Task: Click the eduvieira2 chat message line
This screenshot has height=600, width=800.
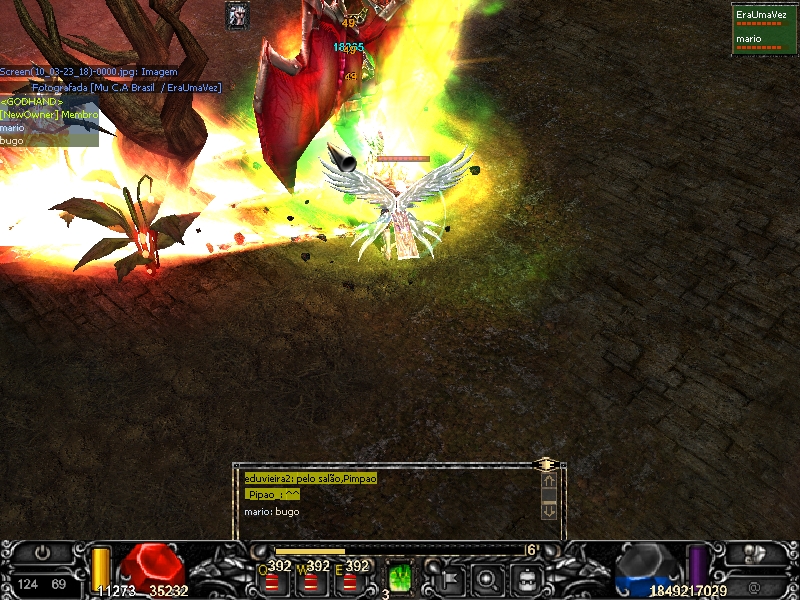Action: pos(310,479)
